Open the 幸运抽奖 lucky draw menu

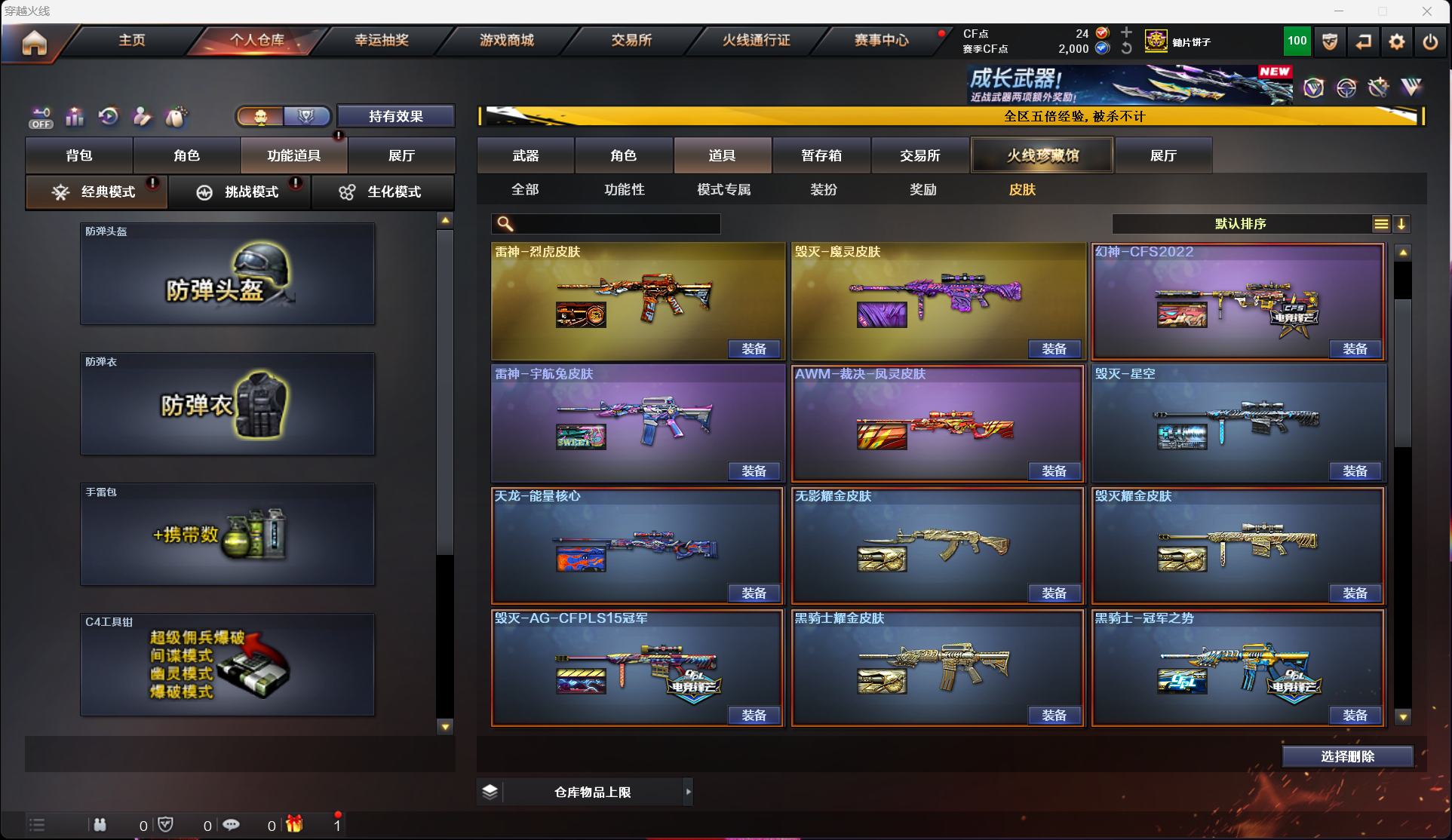point(382,40)
